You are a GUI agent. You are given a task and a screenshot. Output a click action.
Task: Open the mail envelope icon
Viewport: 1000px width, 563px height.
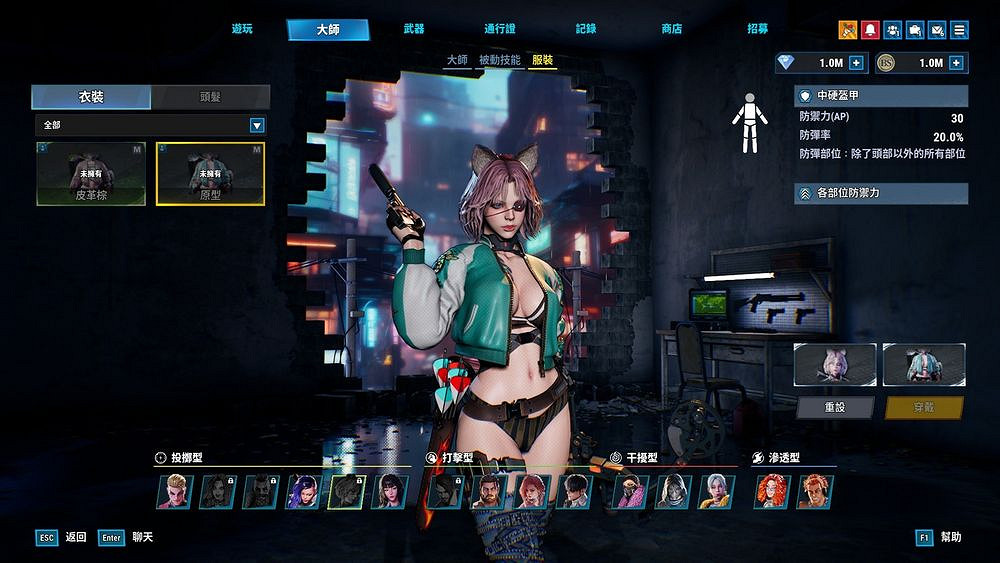point(937,30)
